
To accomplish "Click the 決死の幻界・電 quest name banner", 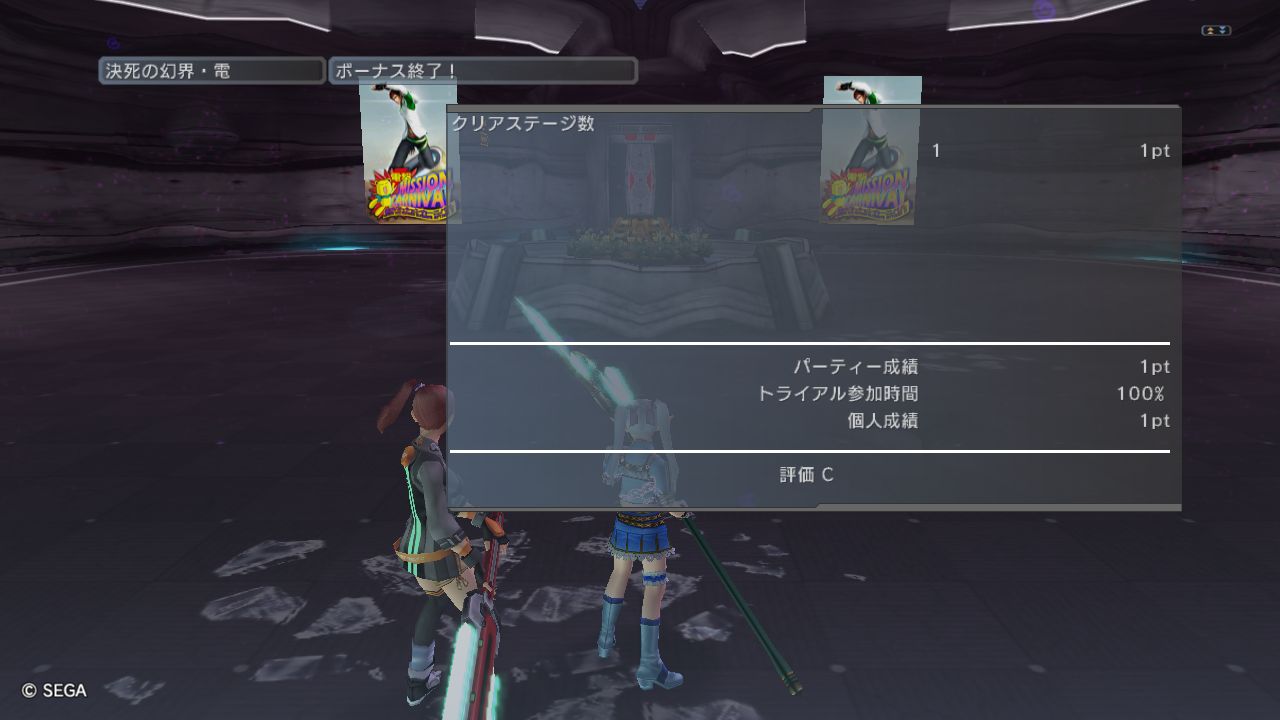I will (x=211, y=71).
